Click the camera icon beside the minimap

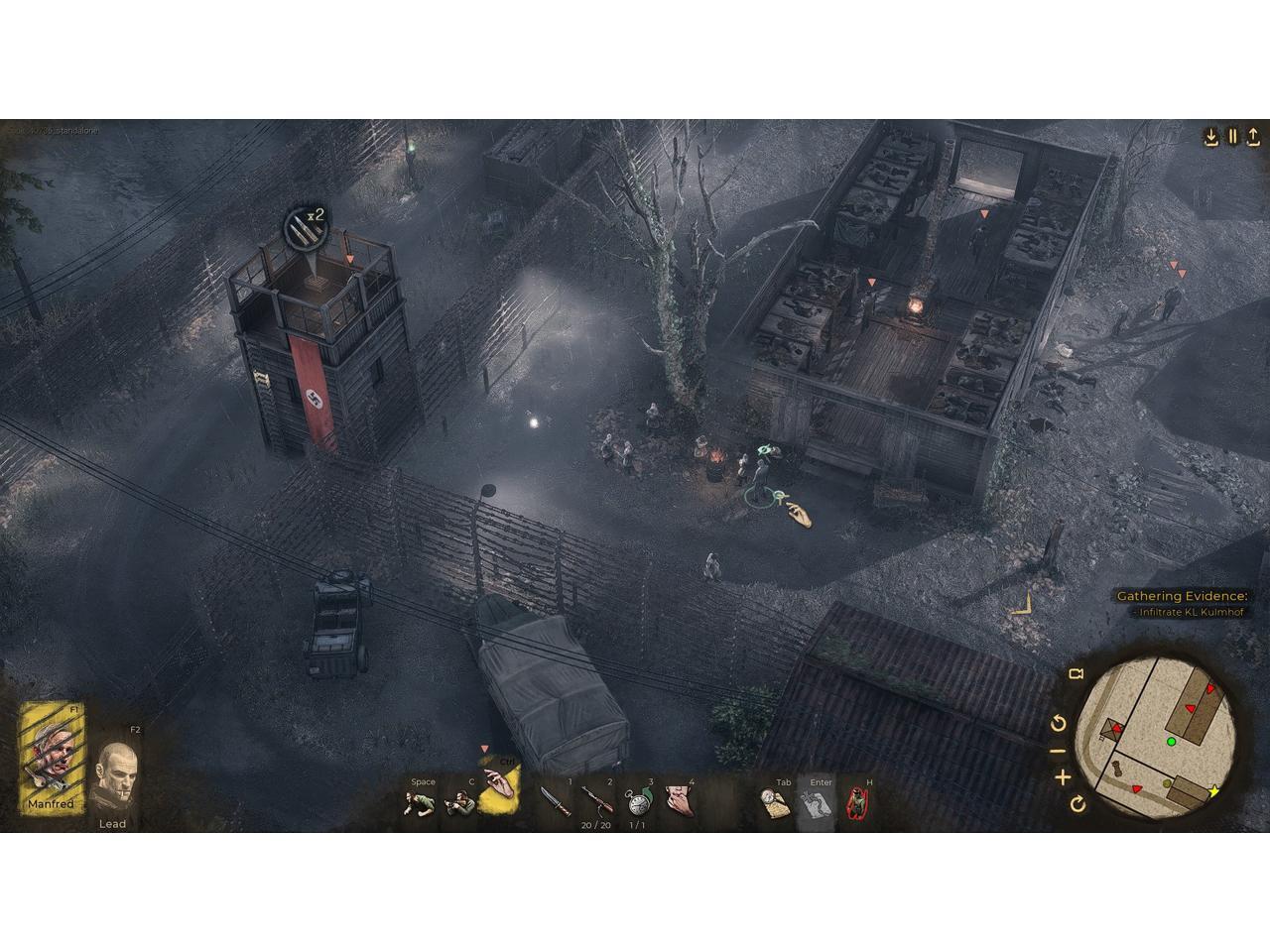pos(1076,675)
